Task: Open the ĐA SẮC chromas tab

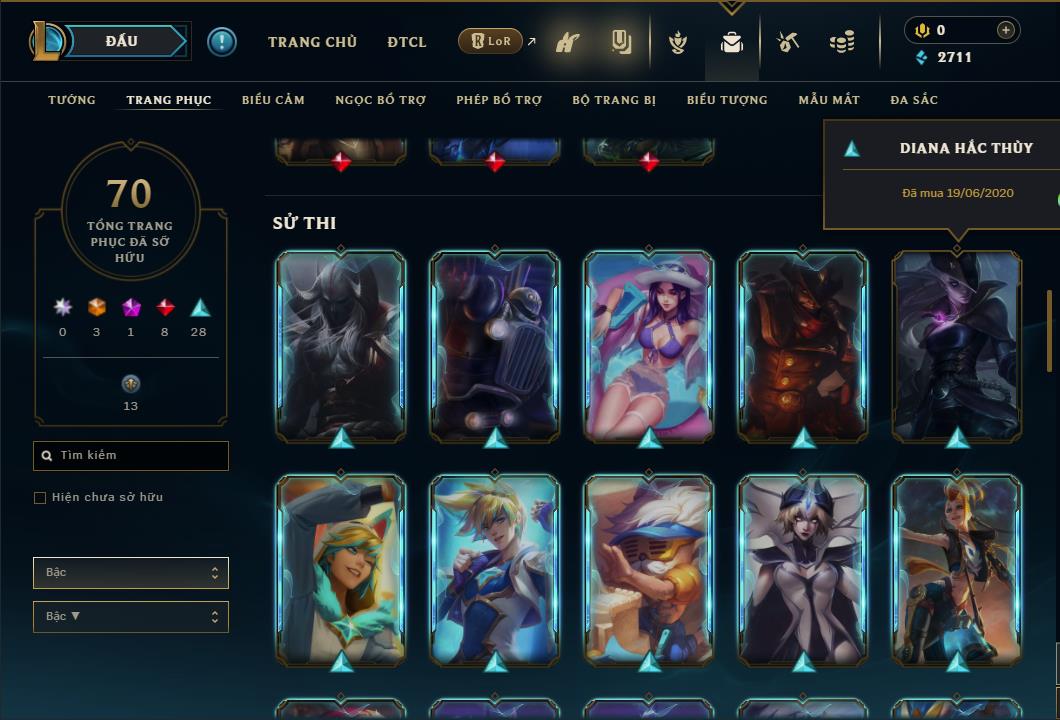Action: click(914, 100)
